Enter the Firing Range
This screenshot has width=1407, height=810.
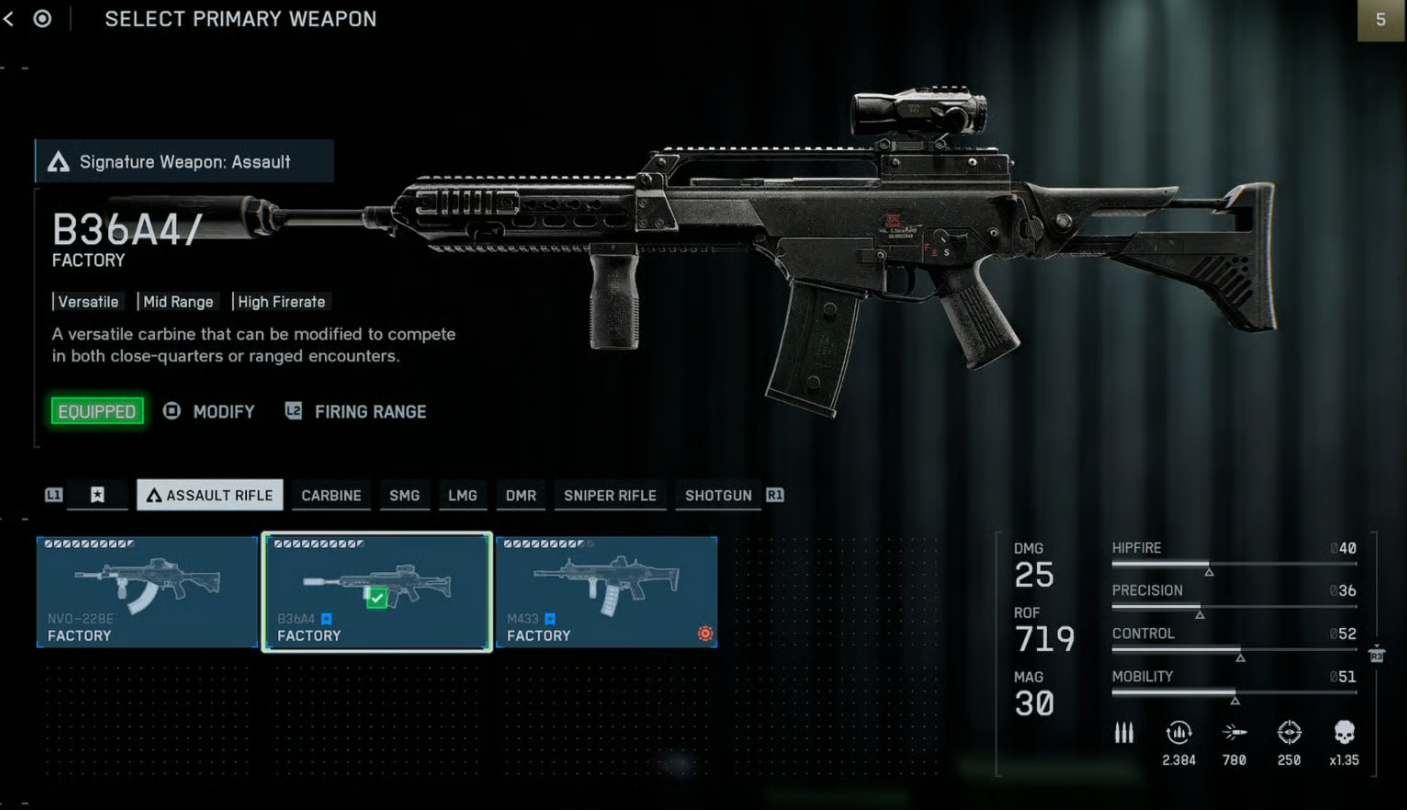[369, 411]
